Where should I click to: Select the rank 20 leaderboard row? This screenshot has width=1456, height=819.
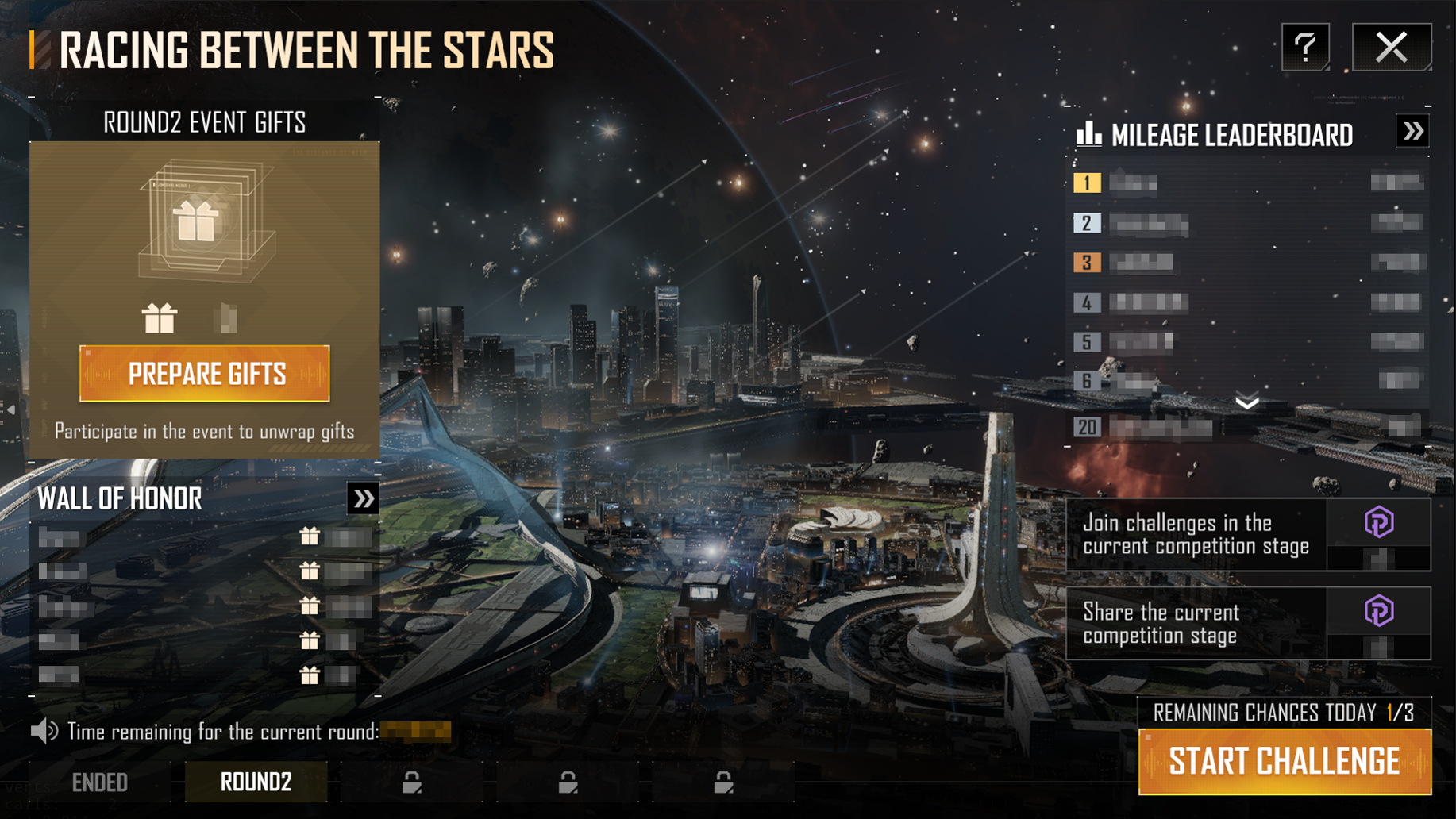pos(1247,428)
